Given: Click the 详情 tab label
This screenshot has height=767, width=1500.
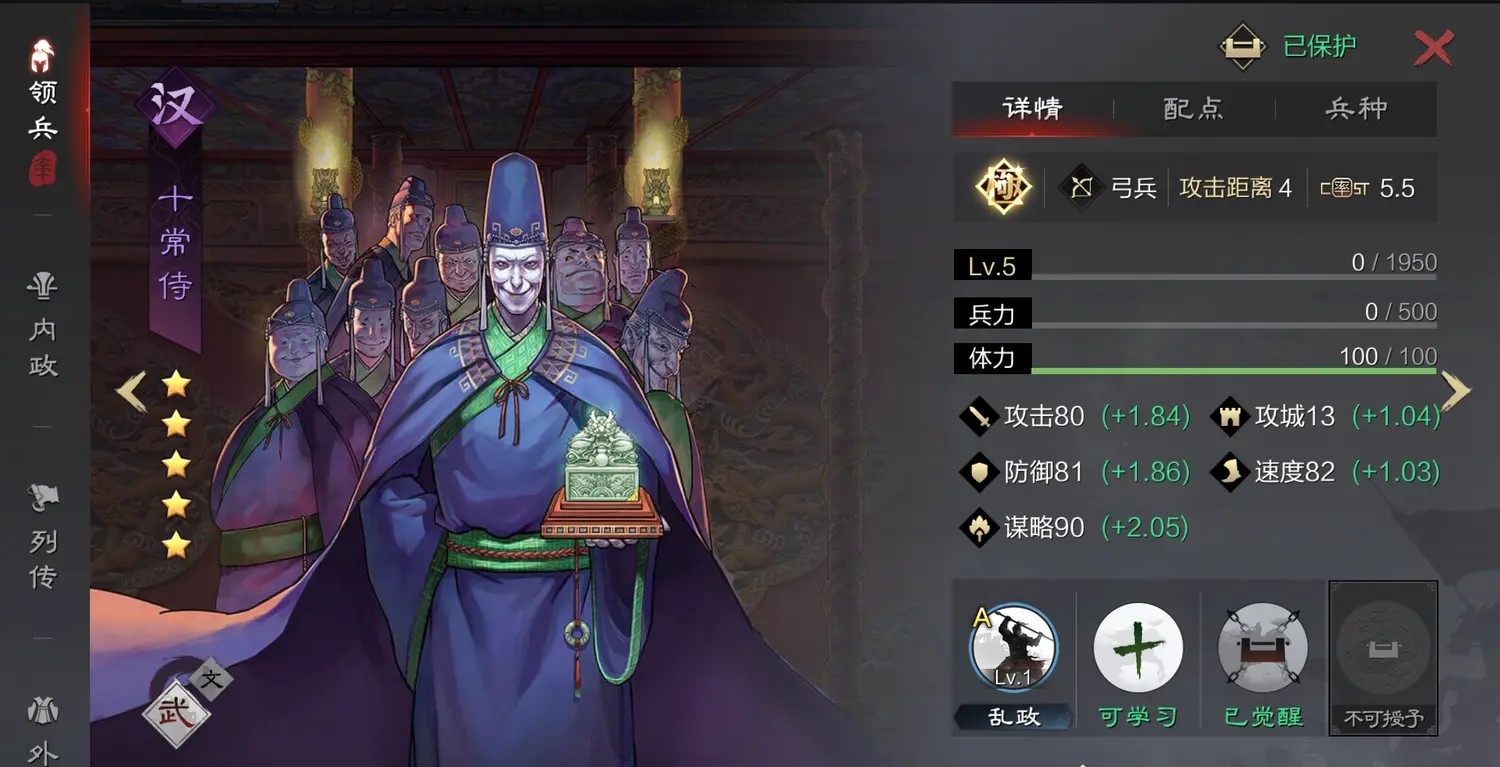Looking at the screenshot, I should pos(1032,109).
